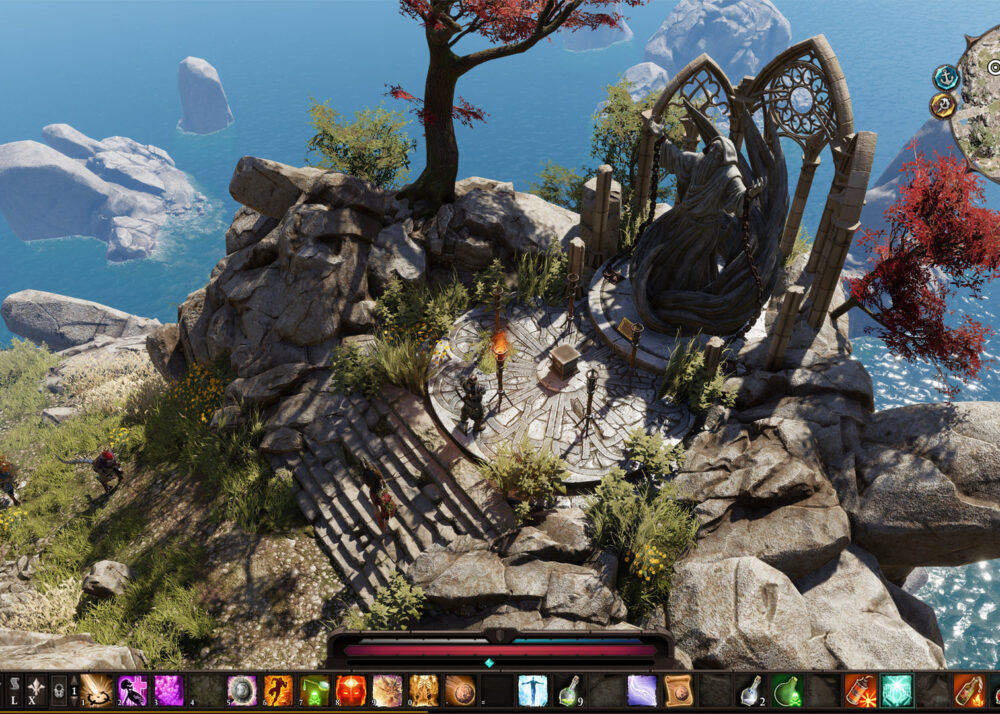Toggle the hotbar padlock icon
The height and width of the screenshot is (714, 1000).
tap(59, 690)
